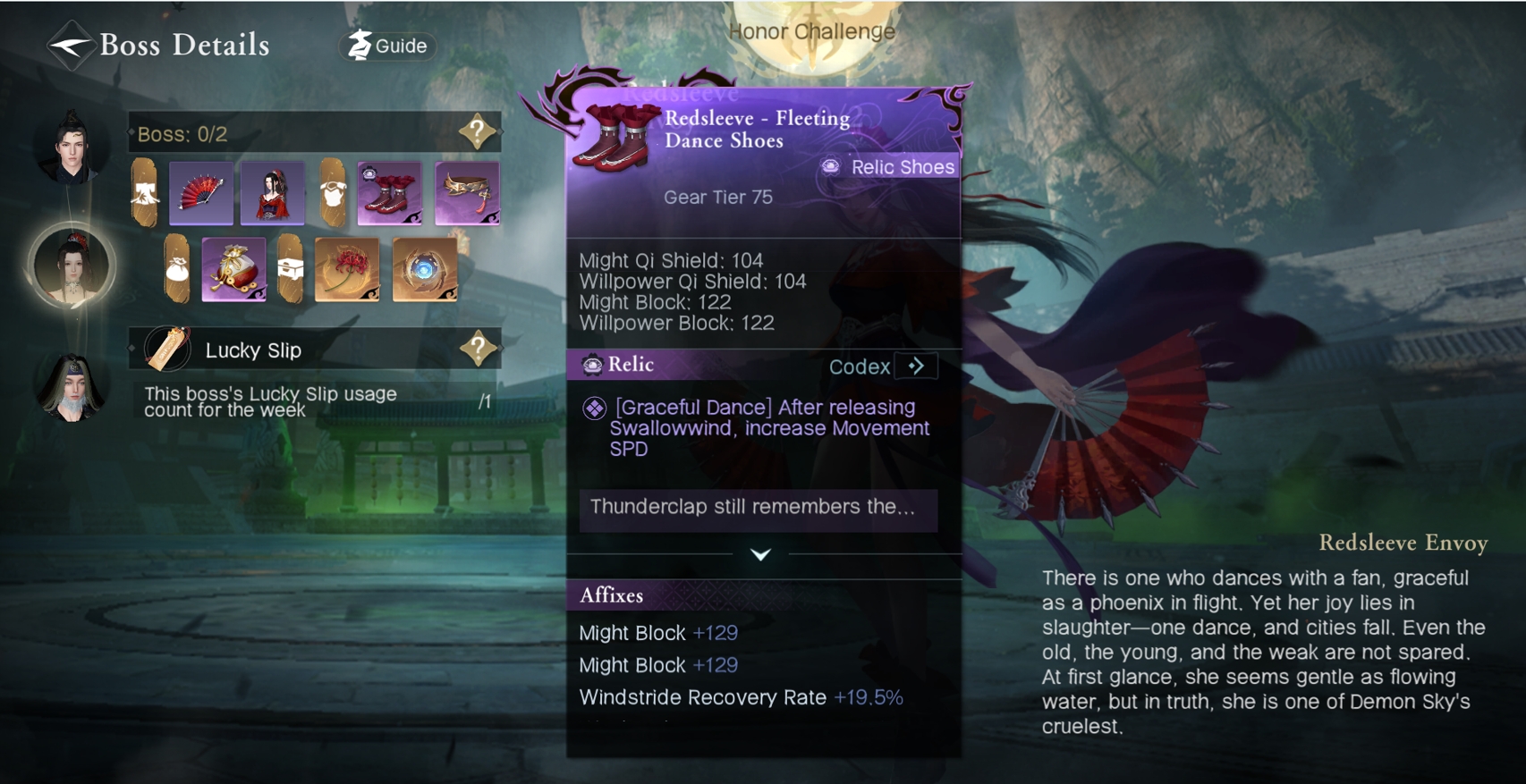Open the Guide
Viewport: 1526px width, 784px height.
click(388, 46)
